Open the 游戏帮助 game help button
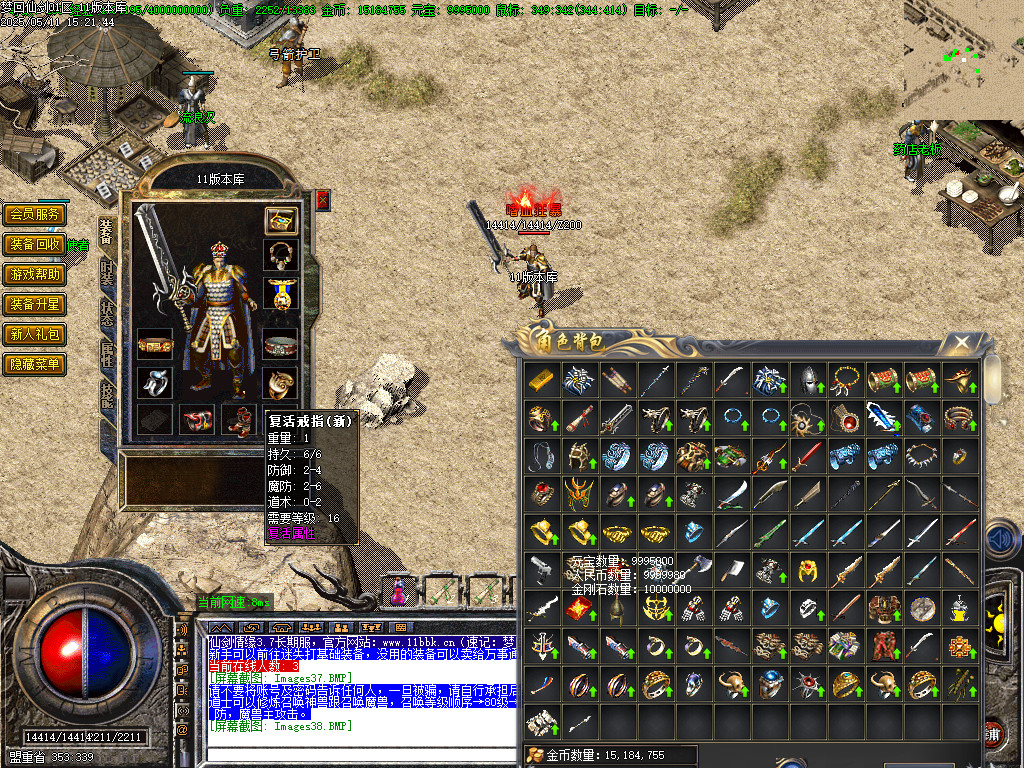The width and height of the screenshot is (1024, 768). pos(35,274)
